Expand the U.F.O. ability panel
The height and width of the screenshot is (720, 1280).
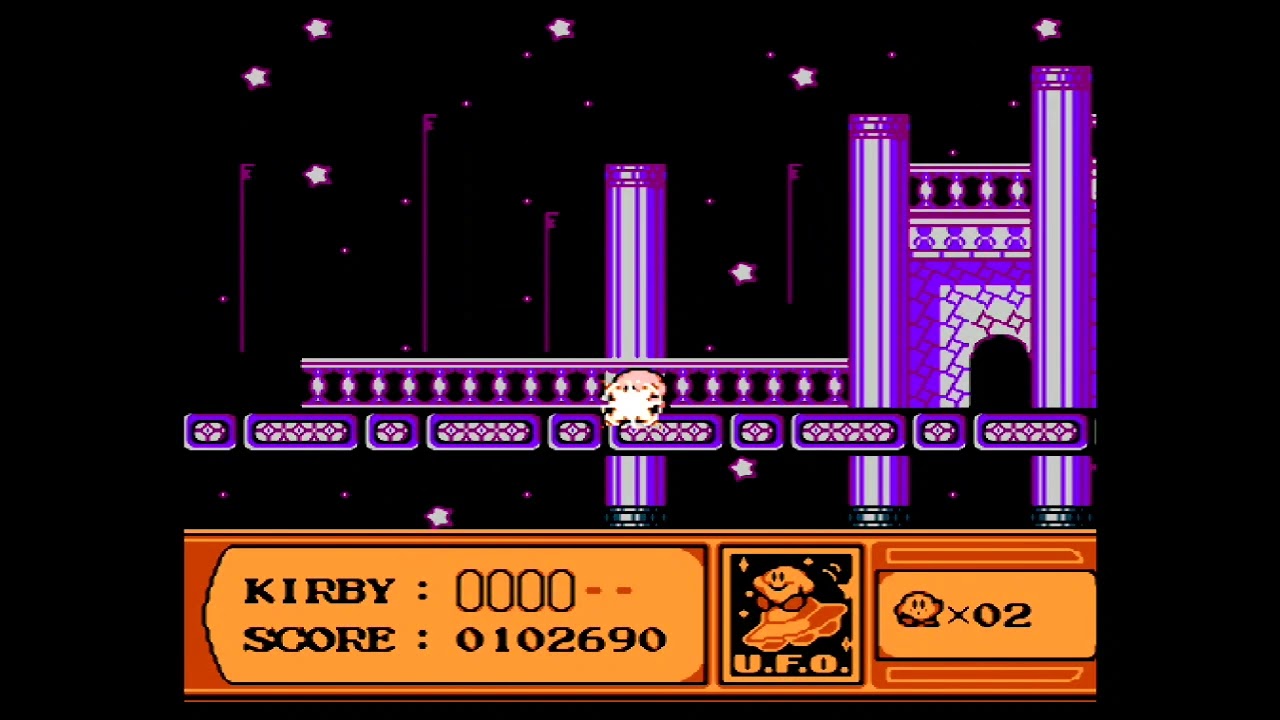(791, 612)
